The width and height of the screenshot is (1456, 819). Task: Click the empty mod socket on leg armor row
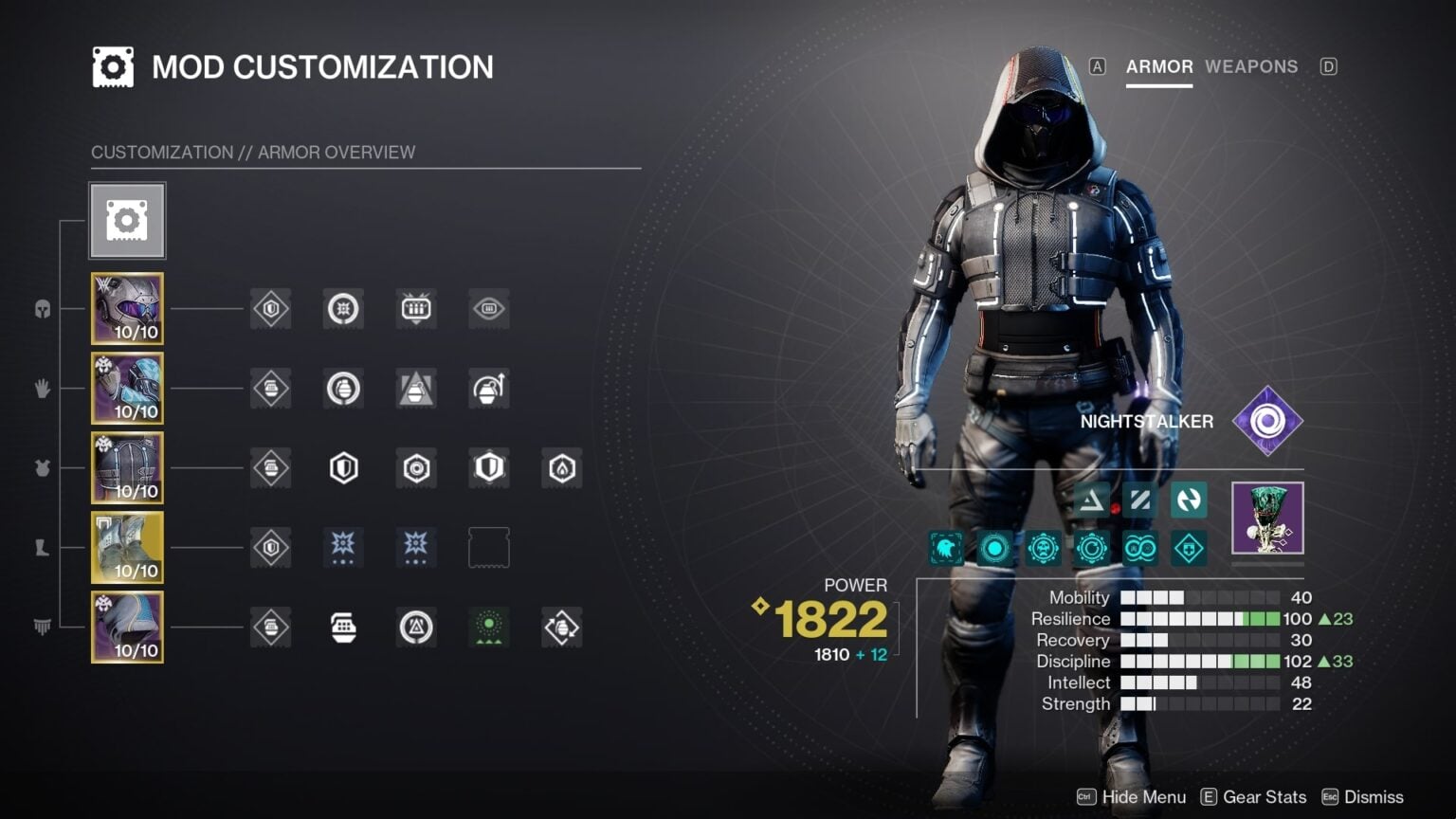pyautogui.click(x=488, y=547)
